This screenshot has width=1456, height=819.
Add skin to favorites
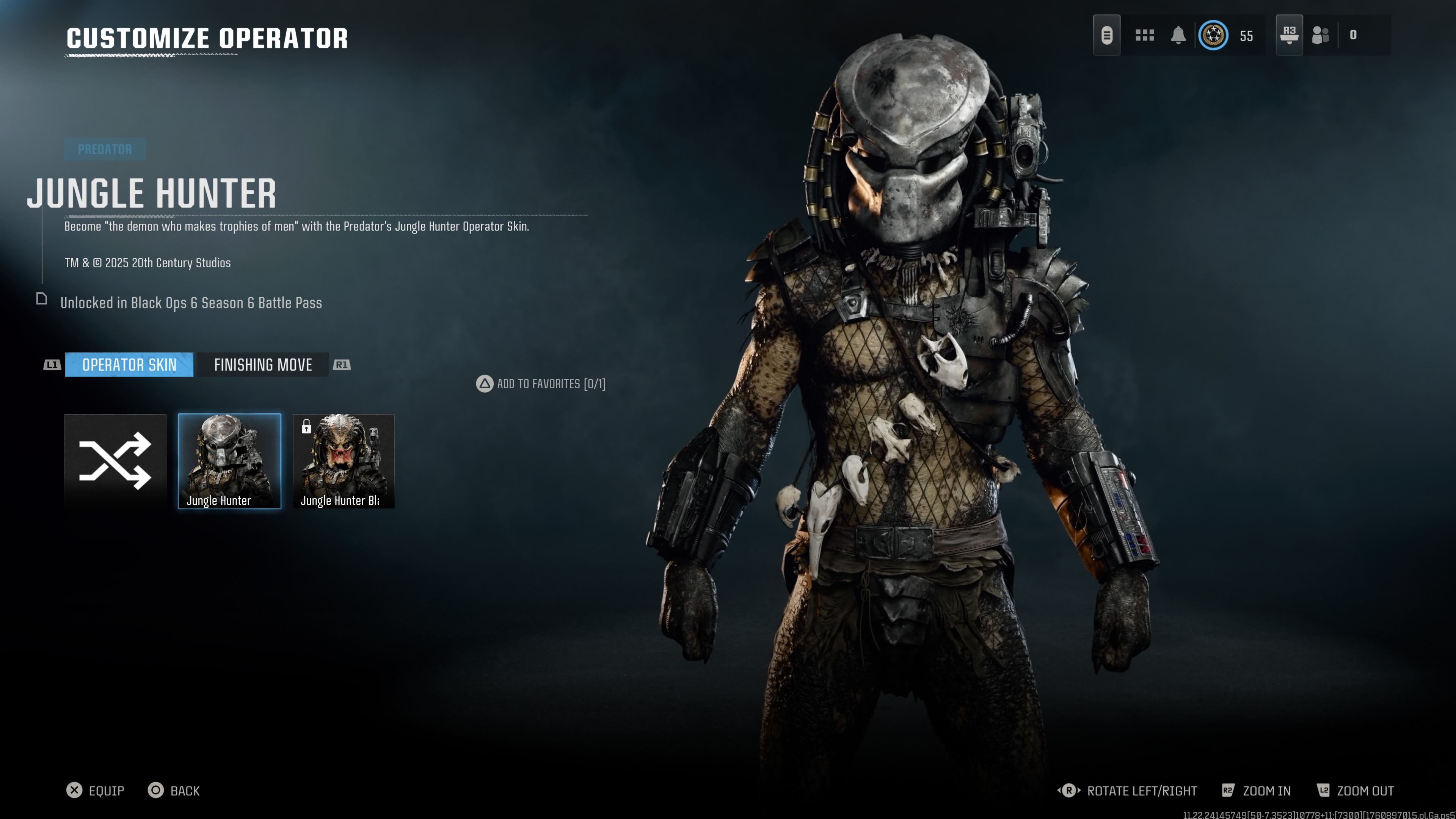(540, 384)
